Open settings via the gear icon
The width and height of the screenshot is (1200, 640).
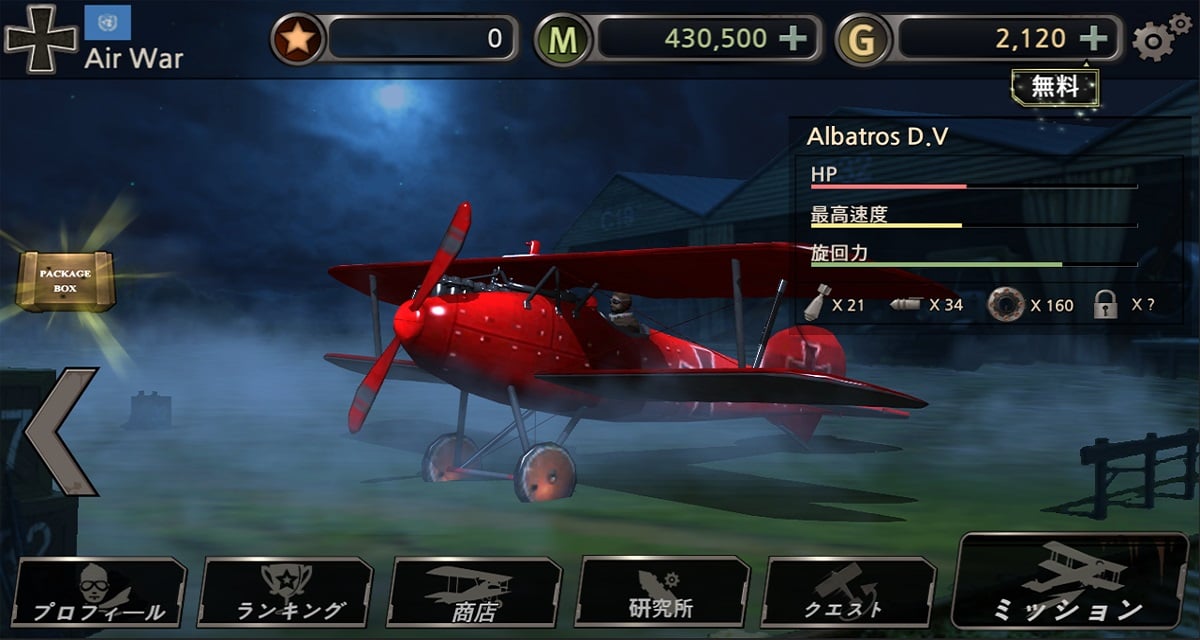(x=1160, y=38)
